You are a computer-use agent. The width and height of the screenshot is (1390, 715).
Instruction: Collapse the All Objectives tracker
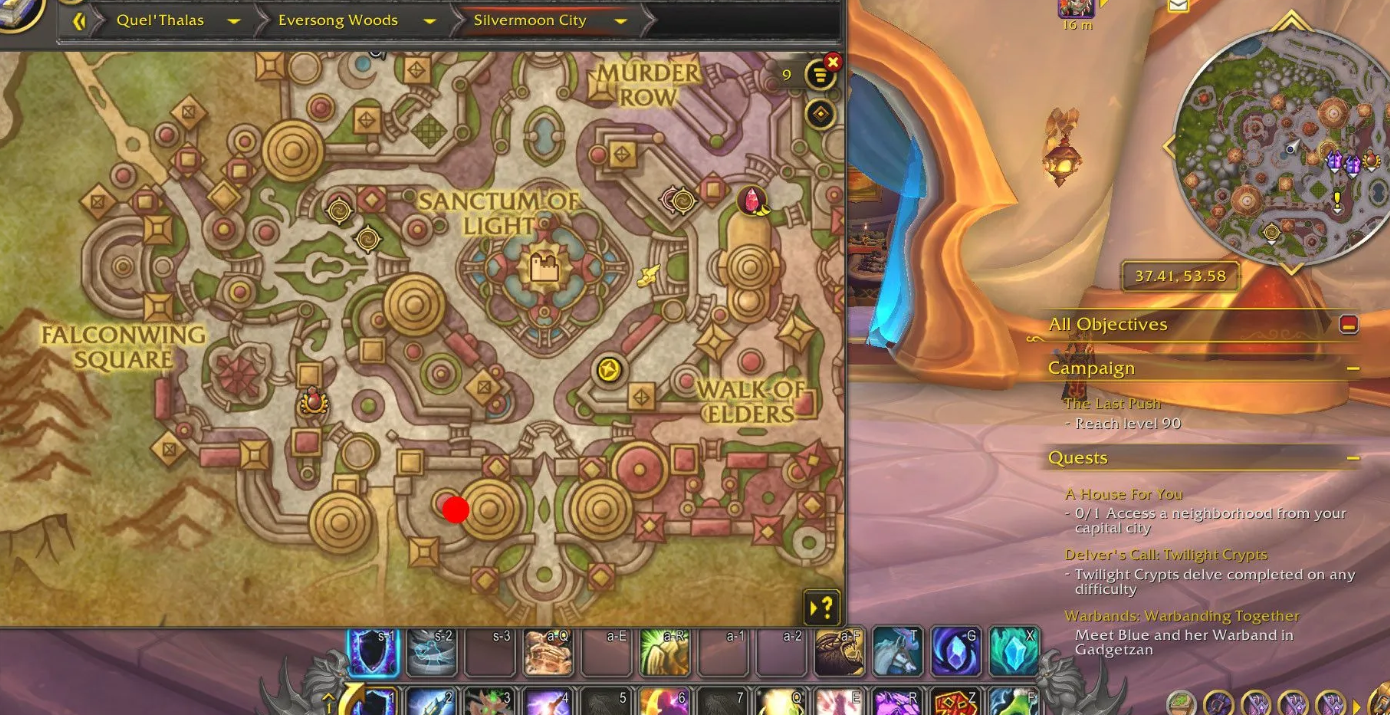[x=1349, y=324]
